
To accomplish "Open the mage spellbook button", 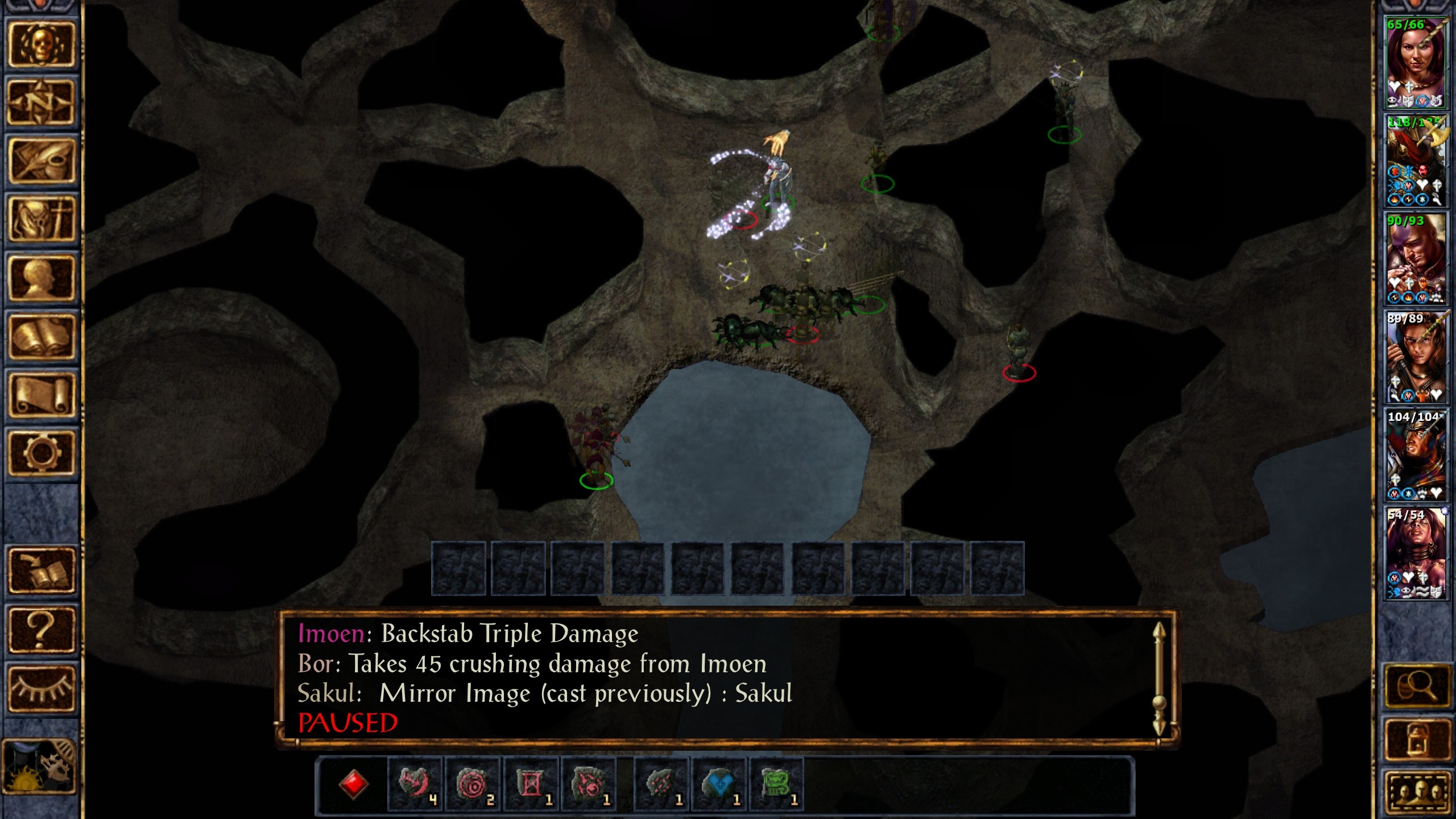I will pyautogui.click(x=41, y=337).
